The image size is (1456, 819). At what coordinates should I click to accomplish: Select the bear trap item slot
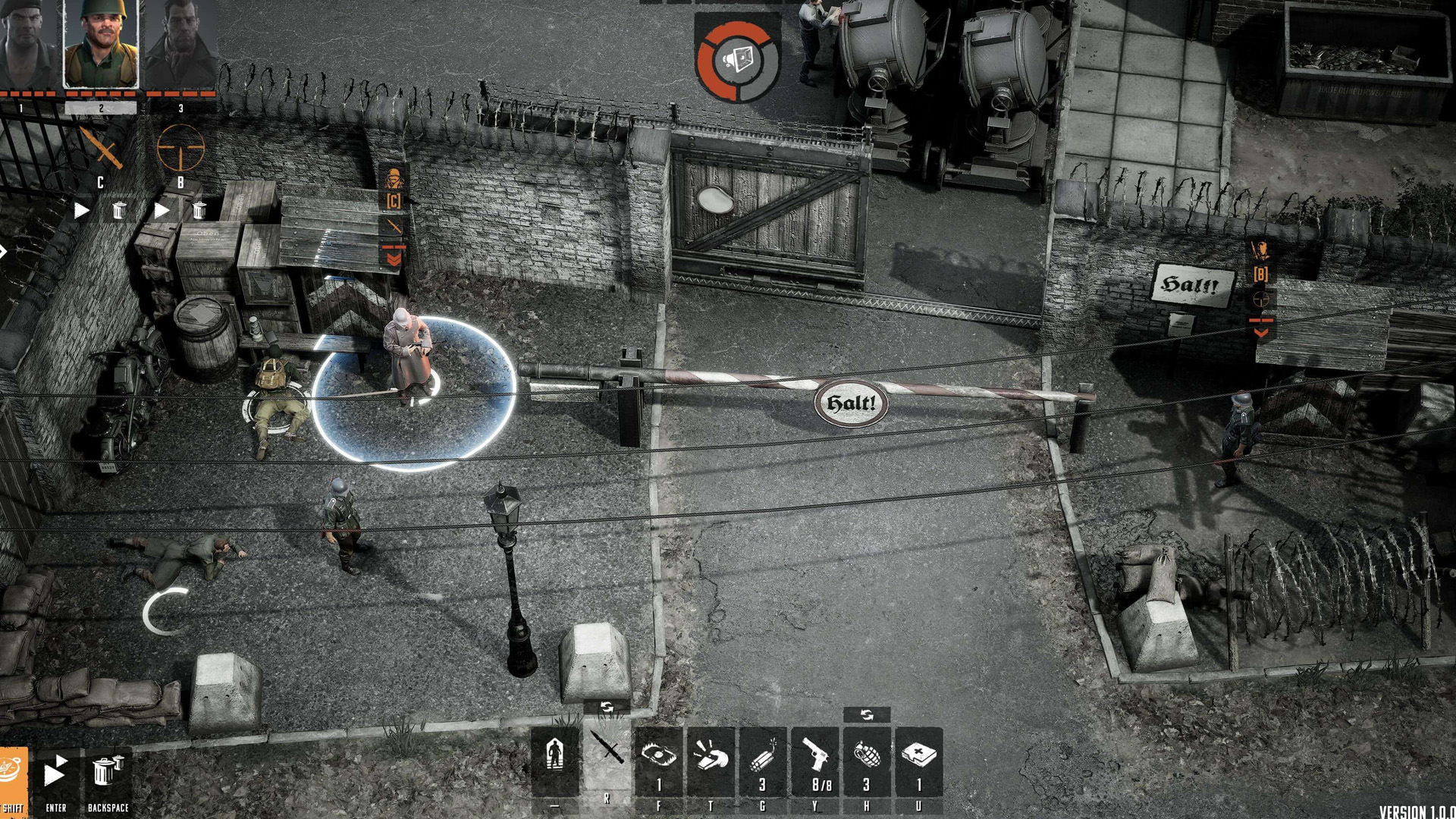pos(658,762)
